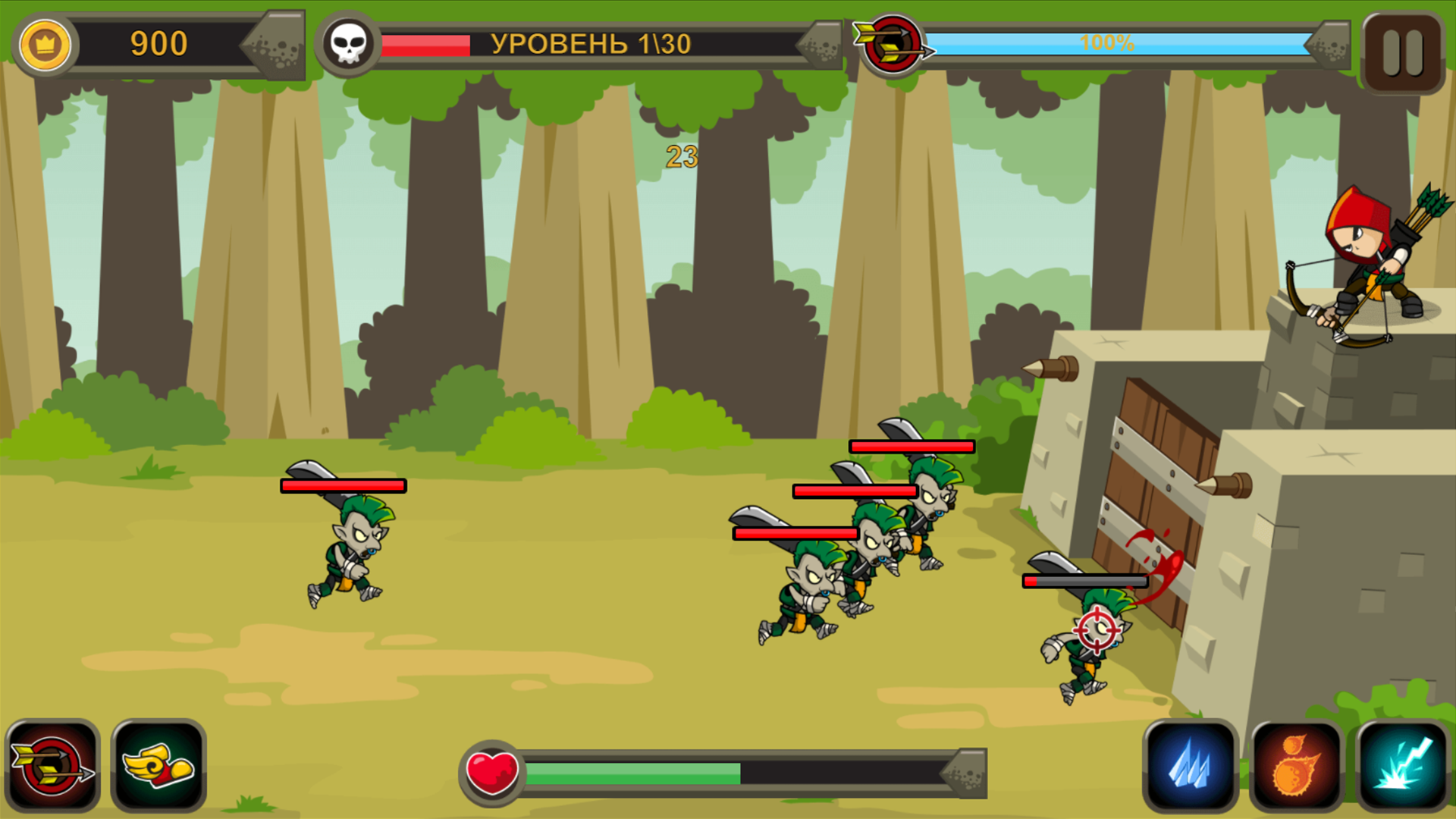Click the УРОВЕНЬ 1\30 level label
Screen dimensions: 1456x819
pos(591,44)
